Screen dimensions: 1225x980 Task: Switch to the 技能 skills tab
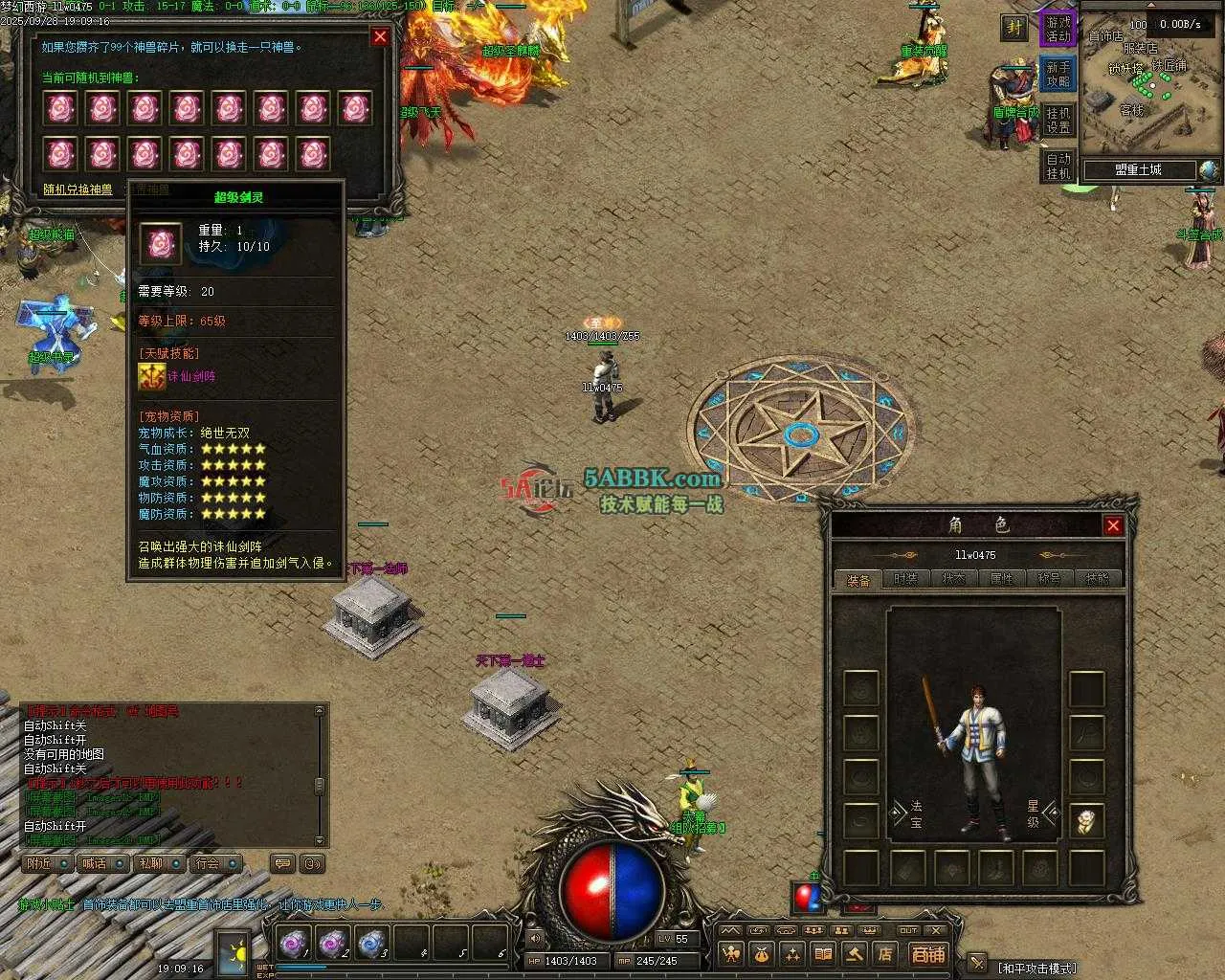coord(1097,579)
